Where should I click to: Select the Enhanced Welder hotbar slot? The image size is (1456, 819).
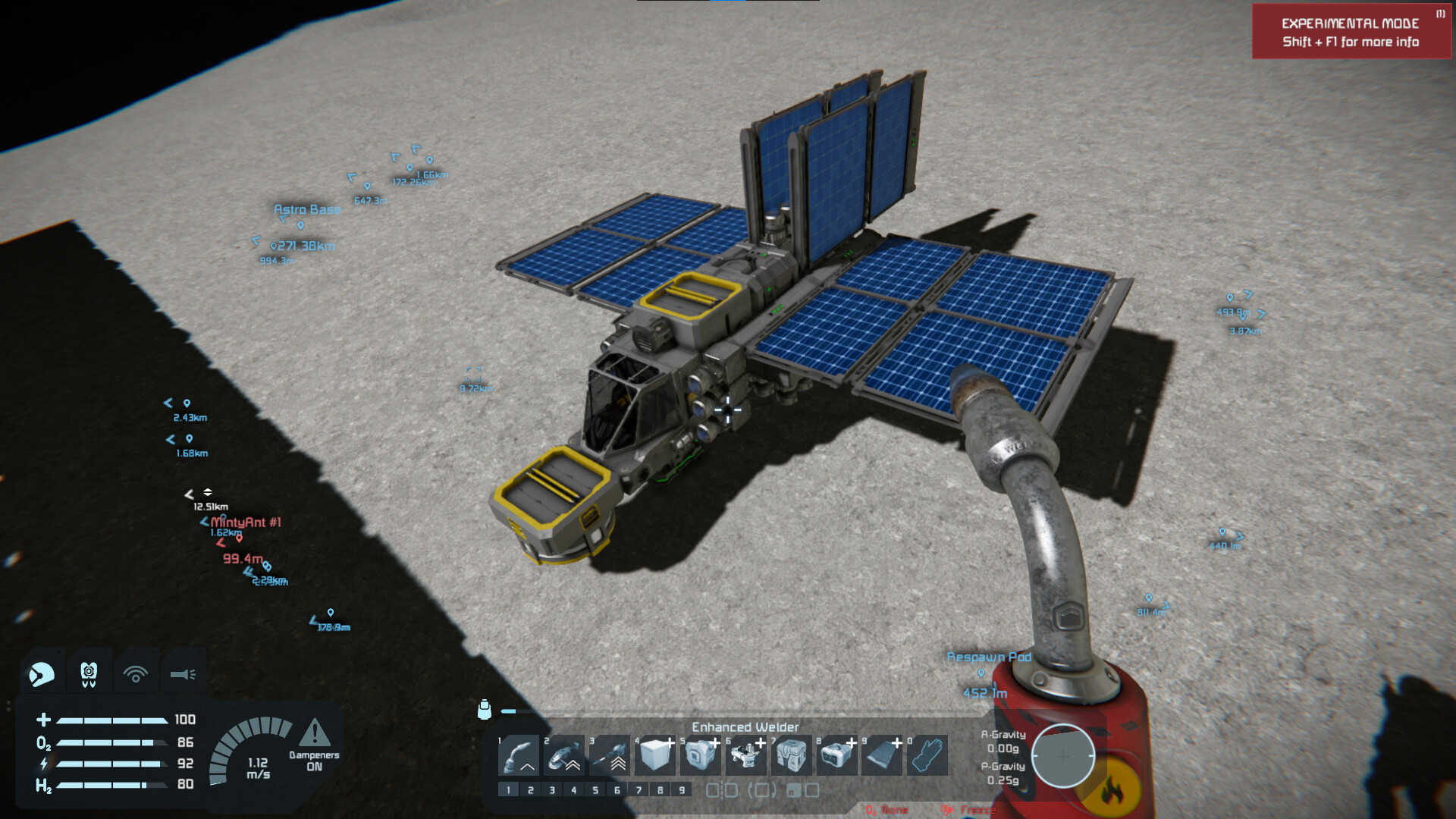(x=519, y=755)
